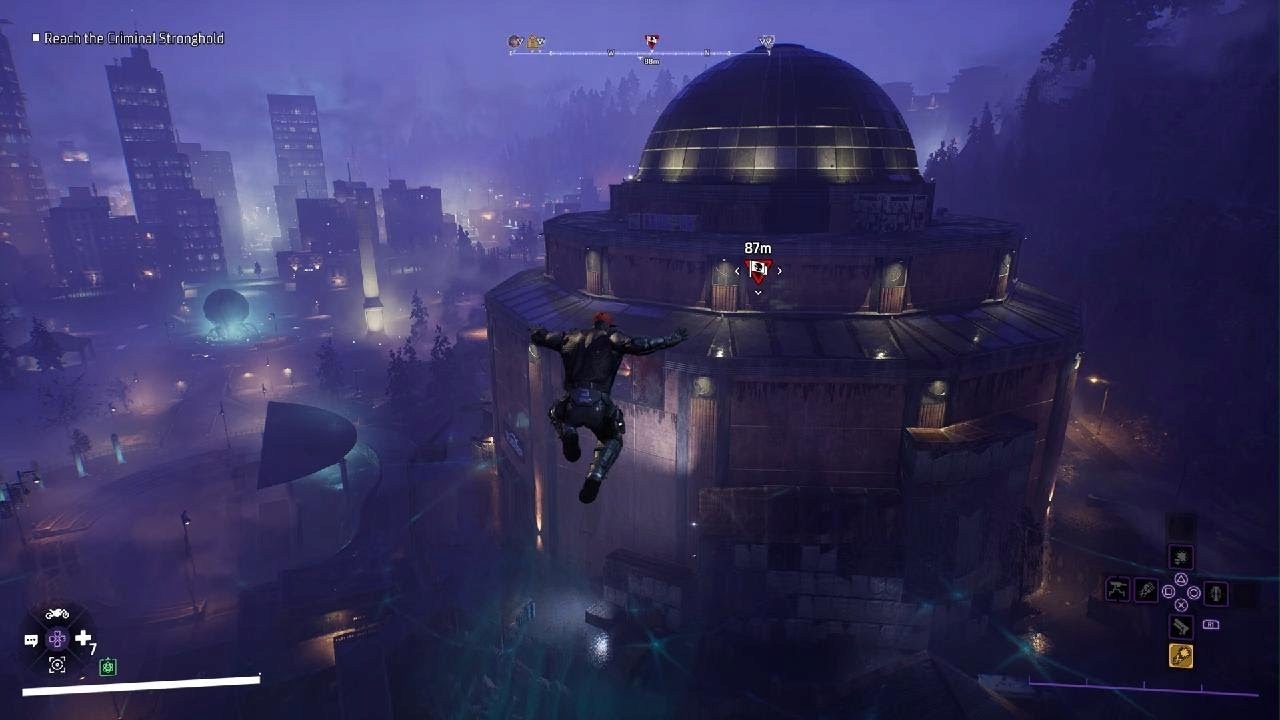Click the red stronghold marker on the compass
The height and width of the screenshot is (720, 1280).
(x=651, y=42)
